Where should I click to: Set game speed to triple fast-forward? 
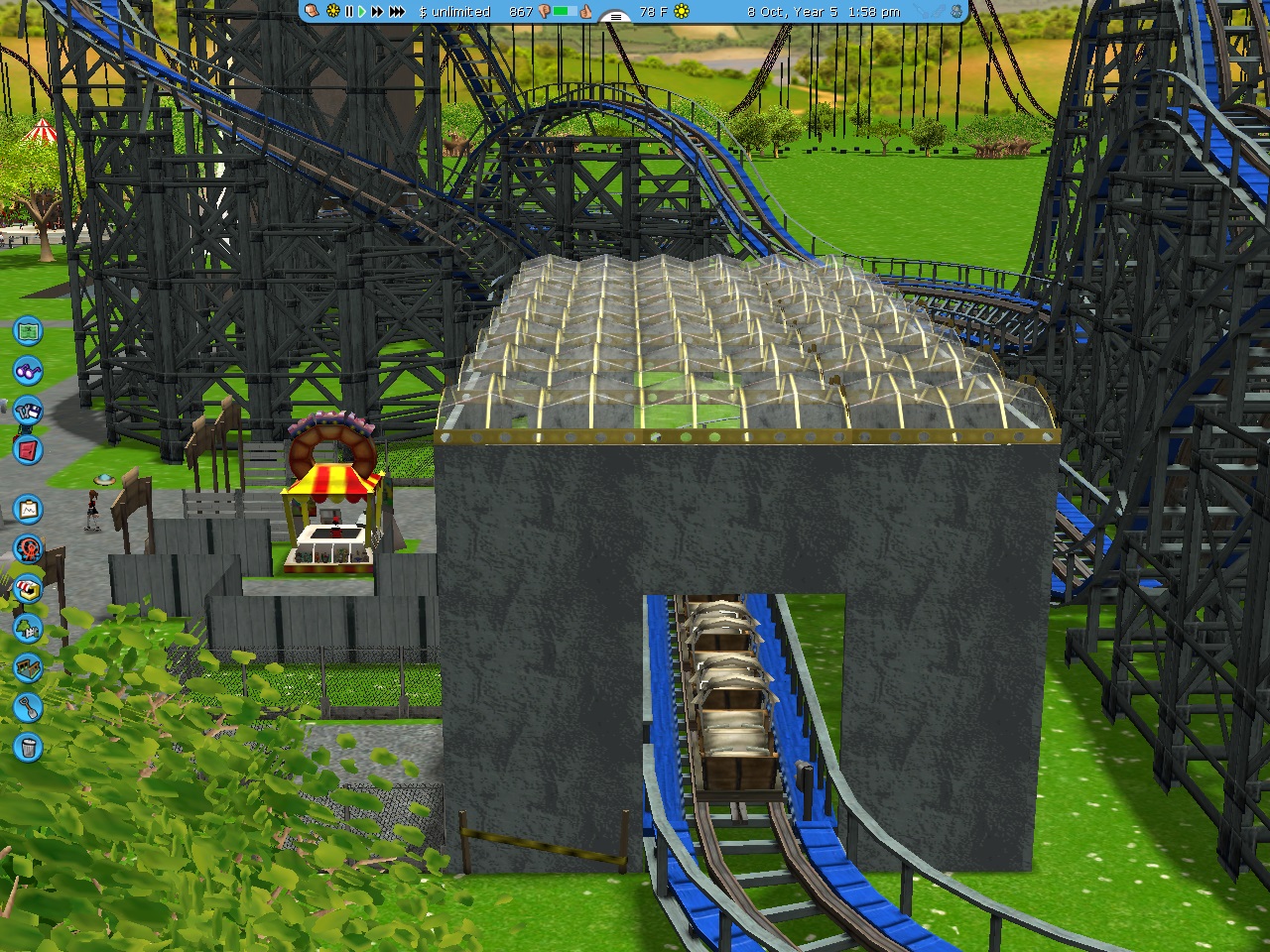(x=397, y=12)
